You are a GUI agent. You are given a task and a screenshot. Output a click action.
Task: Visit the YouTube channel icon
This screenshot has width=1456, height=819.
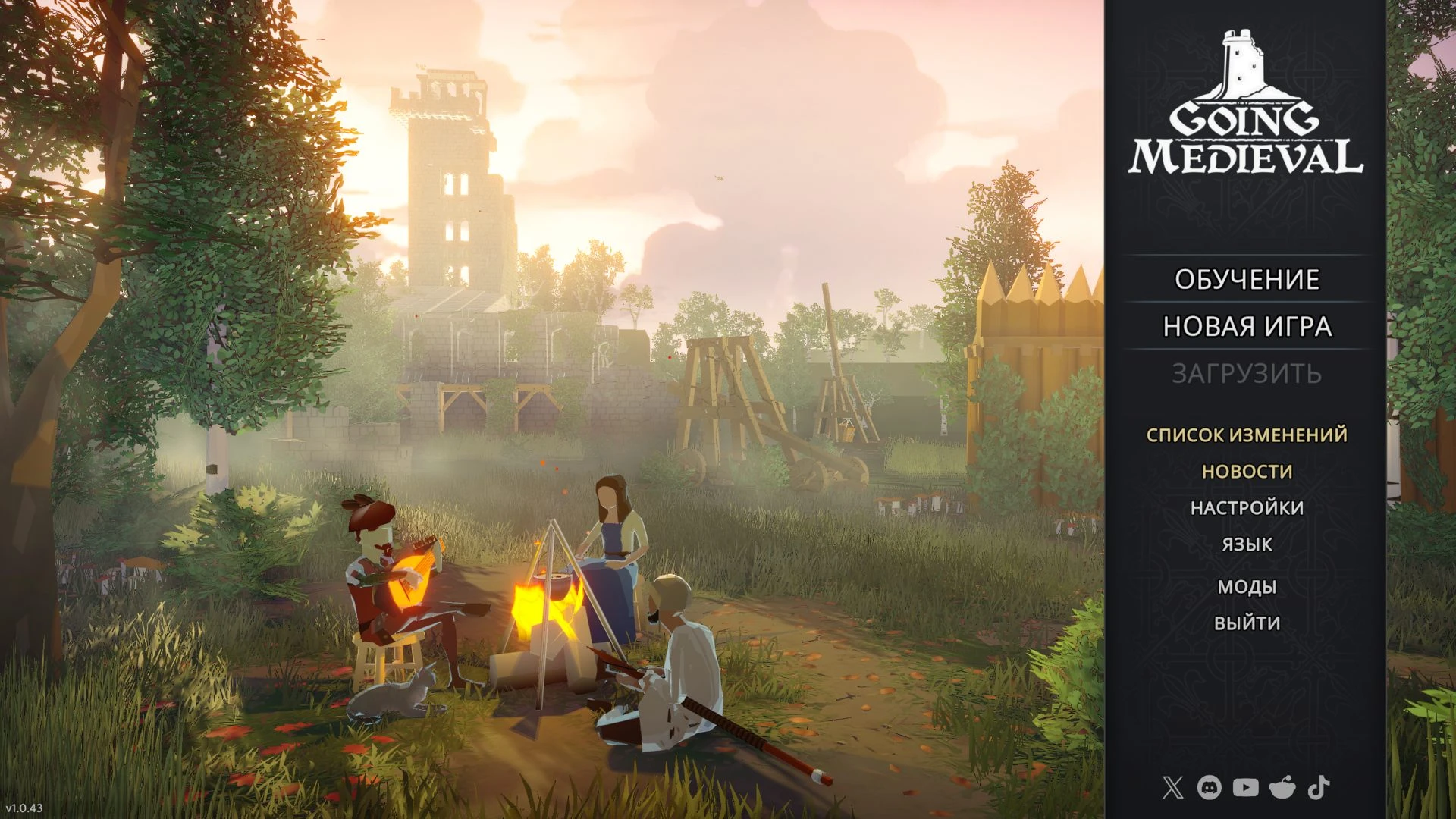[x=1245, y=788]
